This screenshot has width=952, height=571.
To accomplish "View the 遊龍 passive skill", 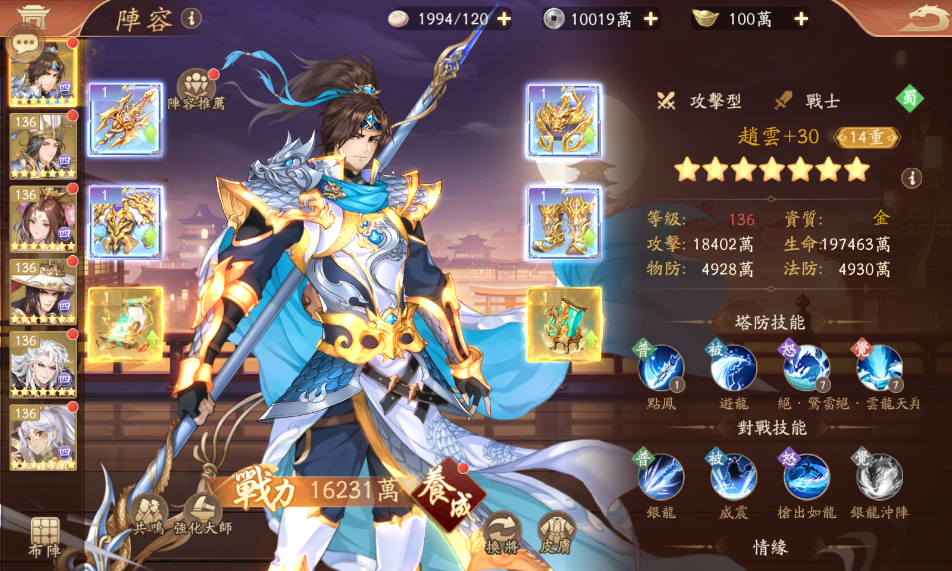I will coord(733,368).
